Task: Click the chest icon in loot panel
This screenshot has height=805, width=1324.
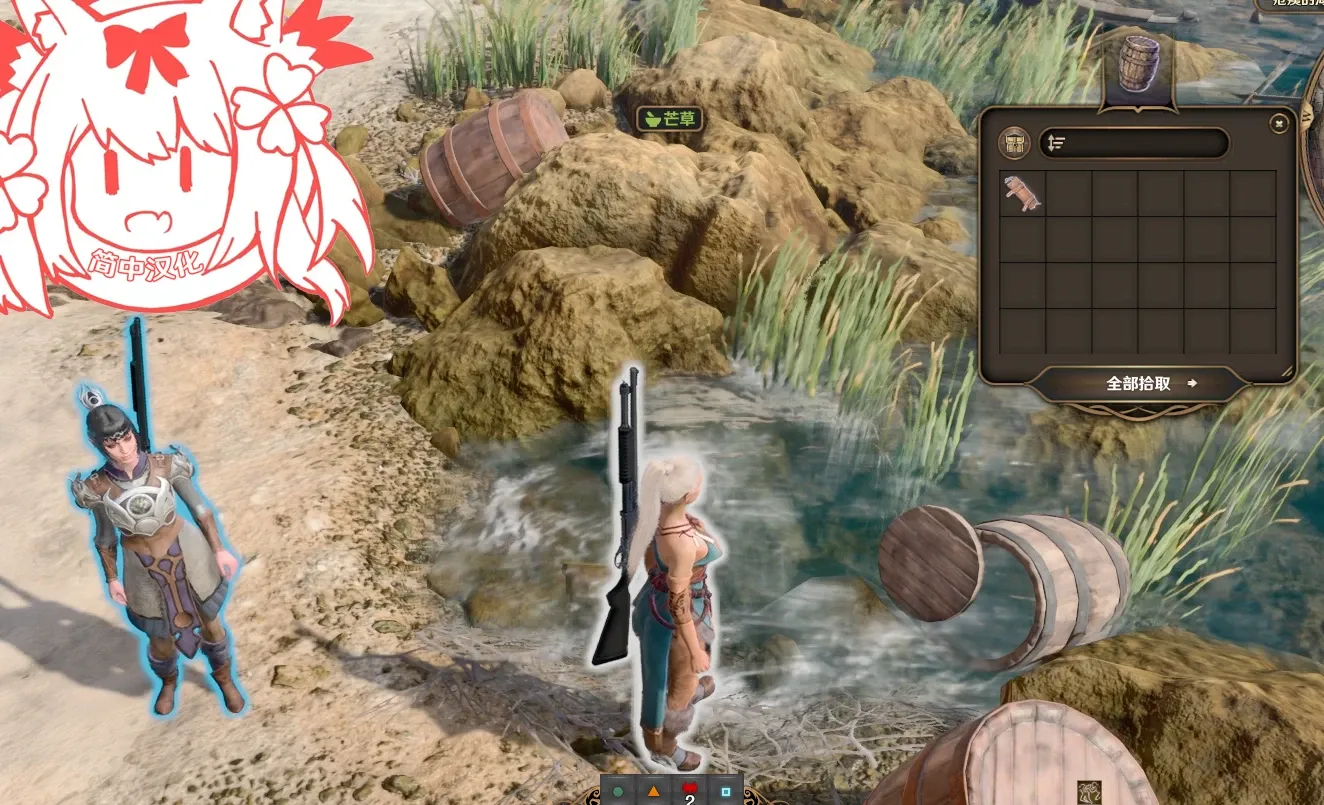Action: click(x=1015, y=143)
